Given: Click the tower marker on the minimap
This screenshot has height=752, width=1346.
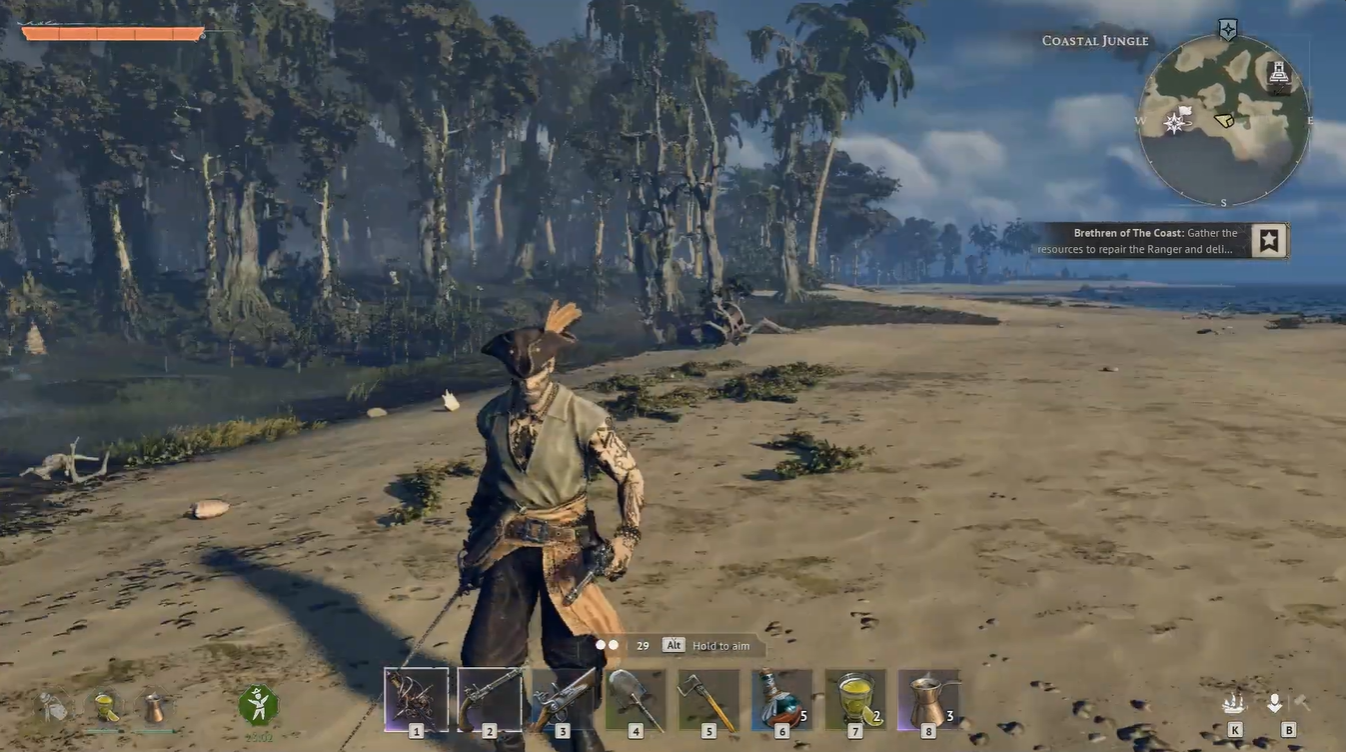Looking at the screenshot, I should [1278, 72].
